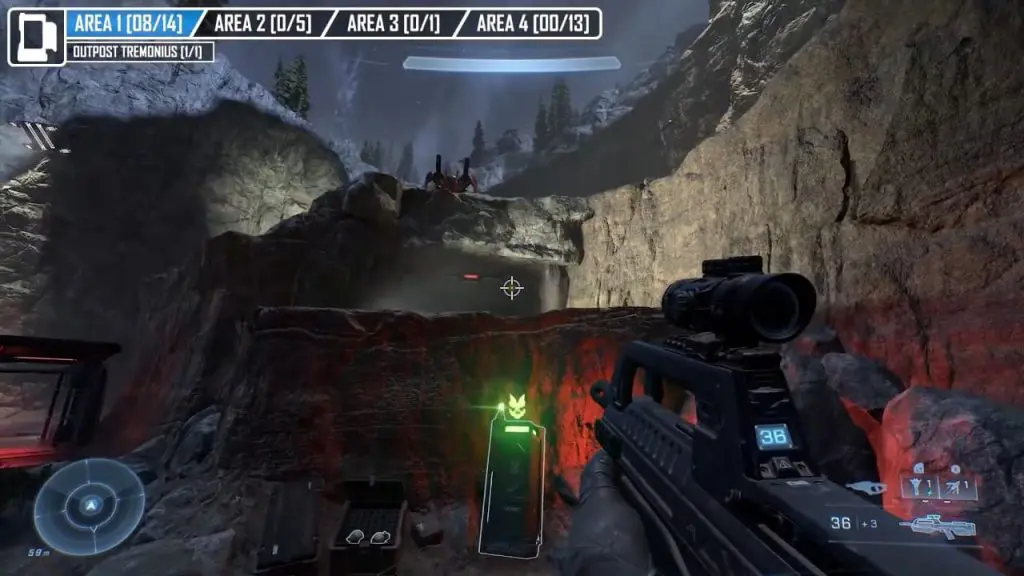Select the secondary plasma pistol icon

coord(865,488)
